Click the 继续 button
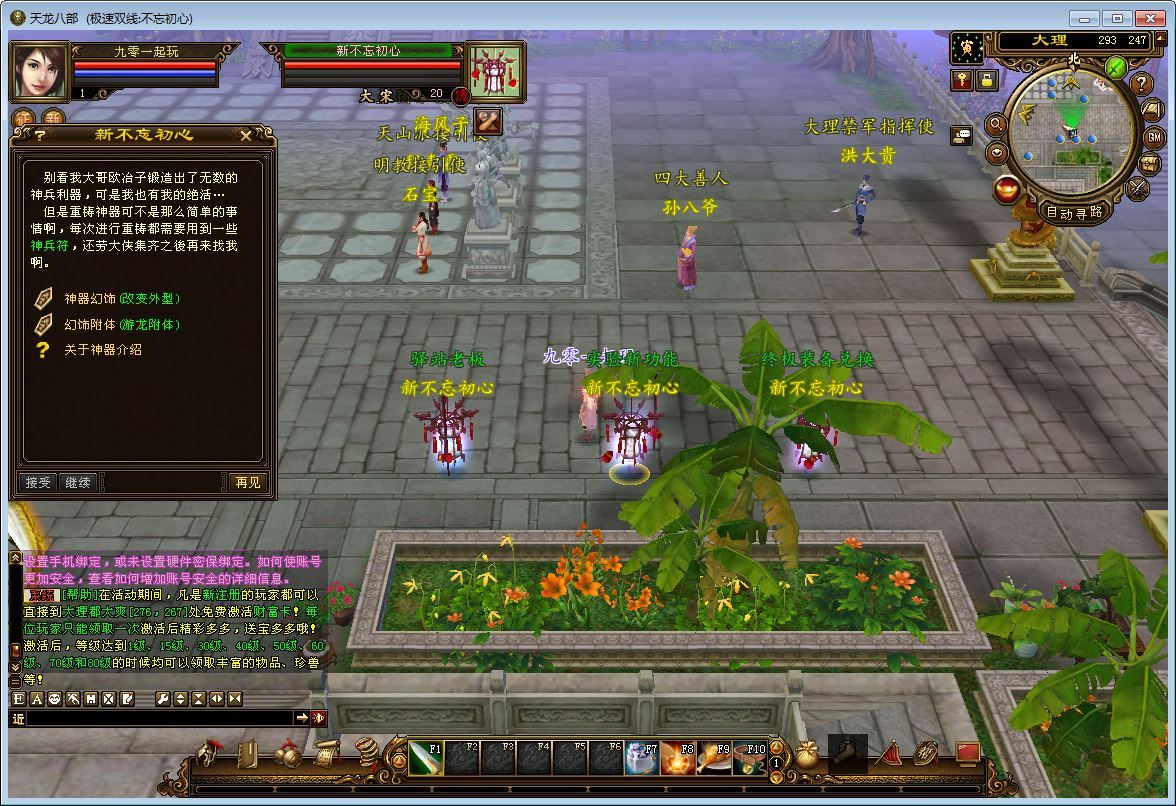 [x=77, y=482]
